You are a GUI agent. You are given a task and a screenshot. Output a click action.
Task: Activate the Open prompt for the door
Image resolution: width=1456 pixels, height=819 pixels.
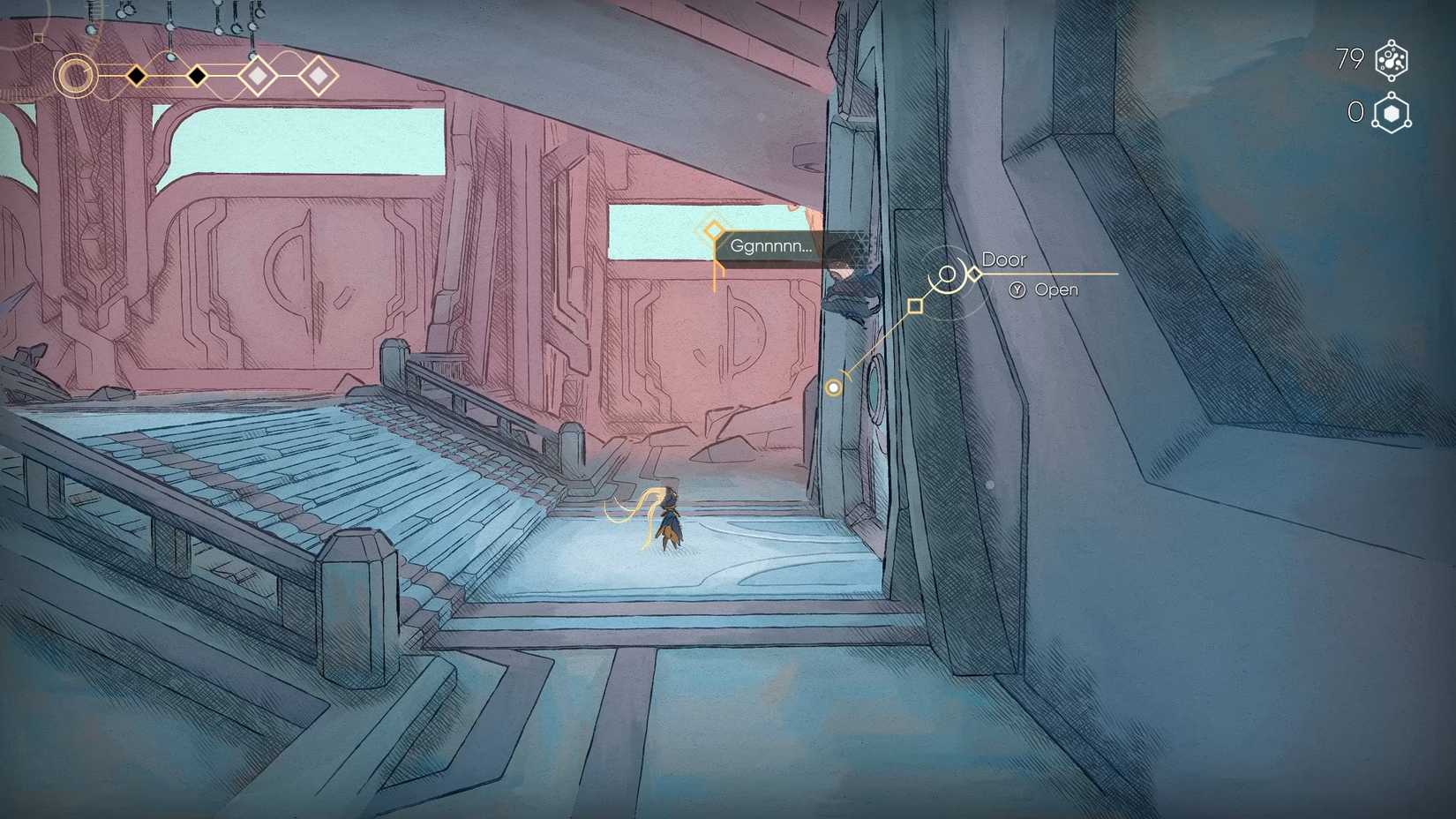1055,289
